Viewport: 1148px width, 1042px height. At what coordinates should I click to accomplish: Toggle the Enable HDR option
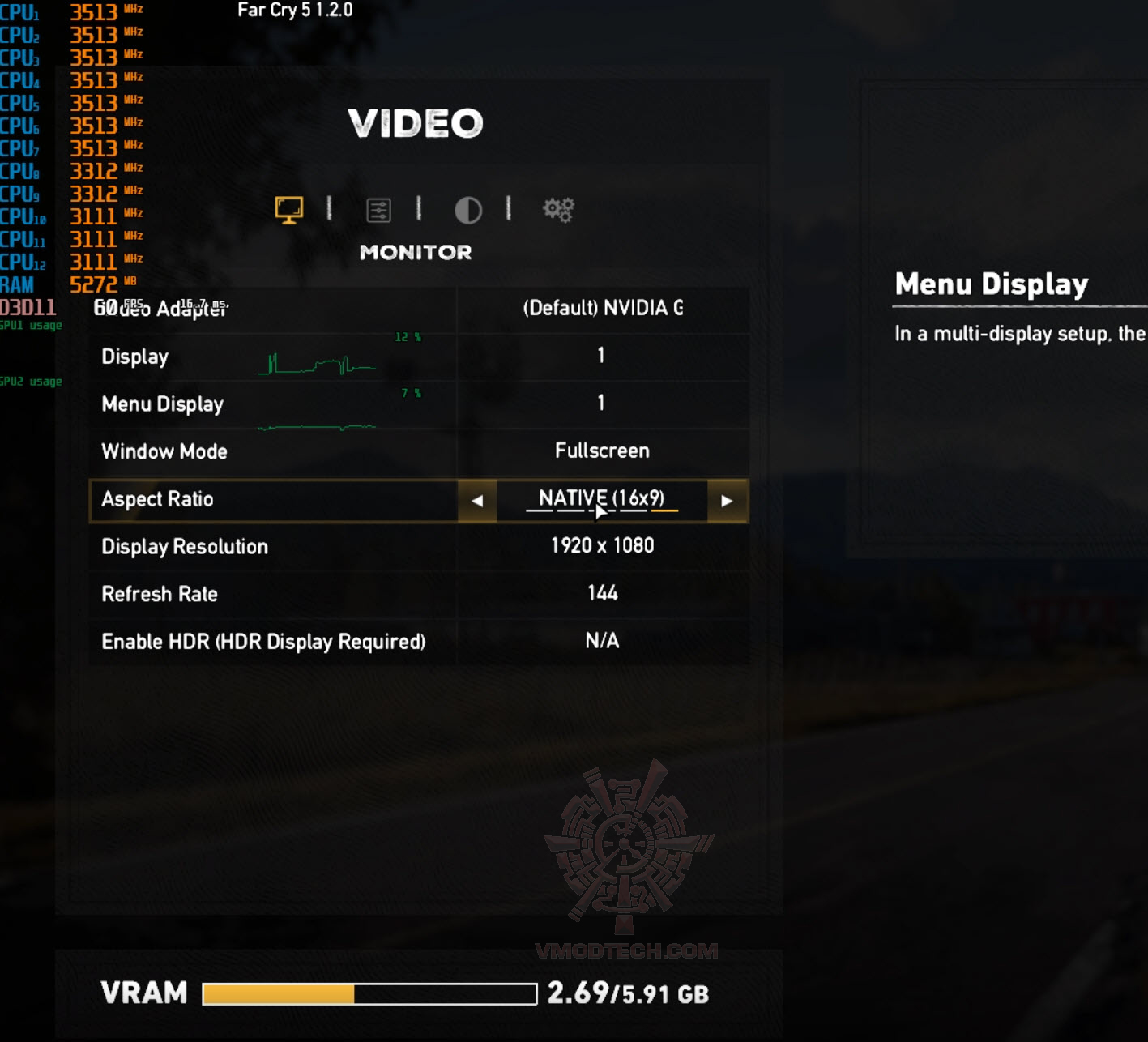(602, 641)
